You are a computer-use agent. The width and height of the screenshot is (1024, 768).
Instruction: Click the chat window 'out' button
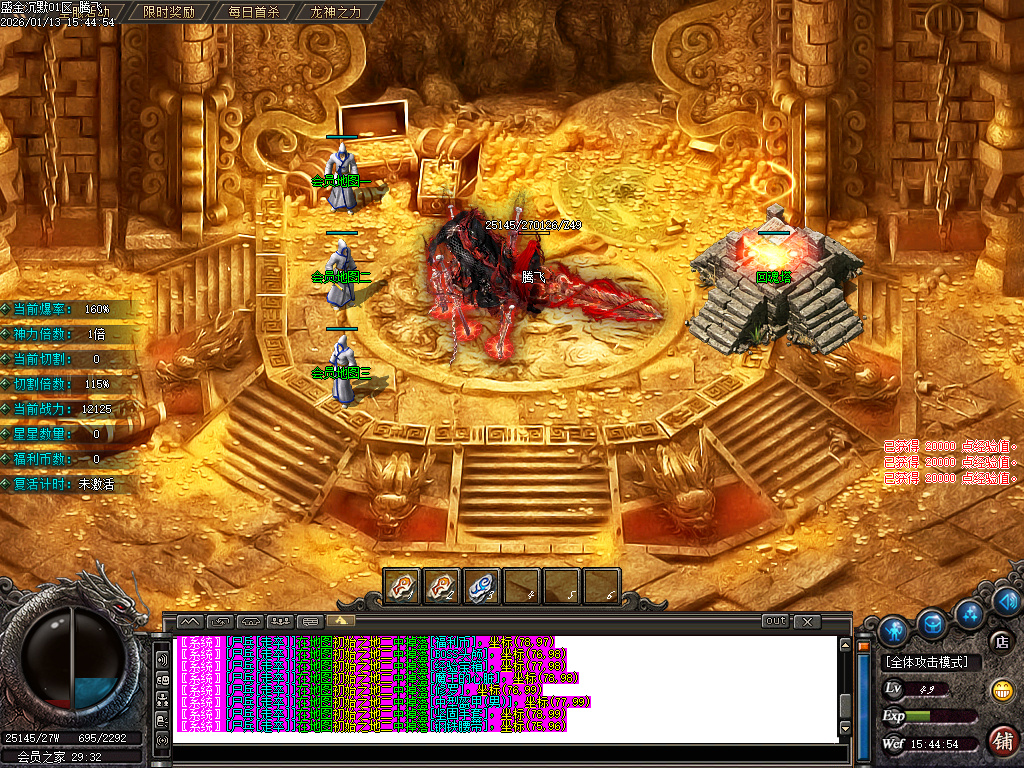click(775, 621)
